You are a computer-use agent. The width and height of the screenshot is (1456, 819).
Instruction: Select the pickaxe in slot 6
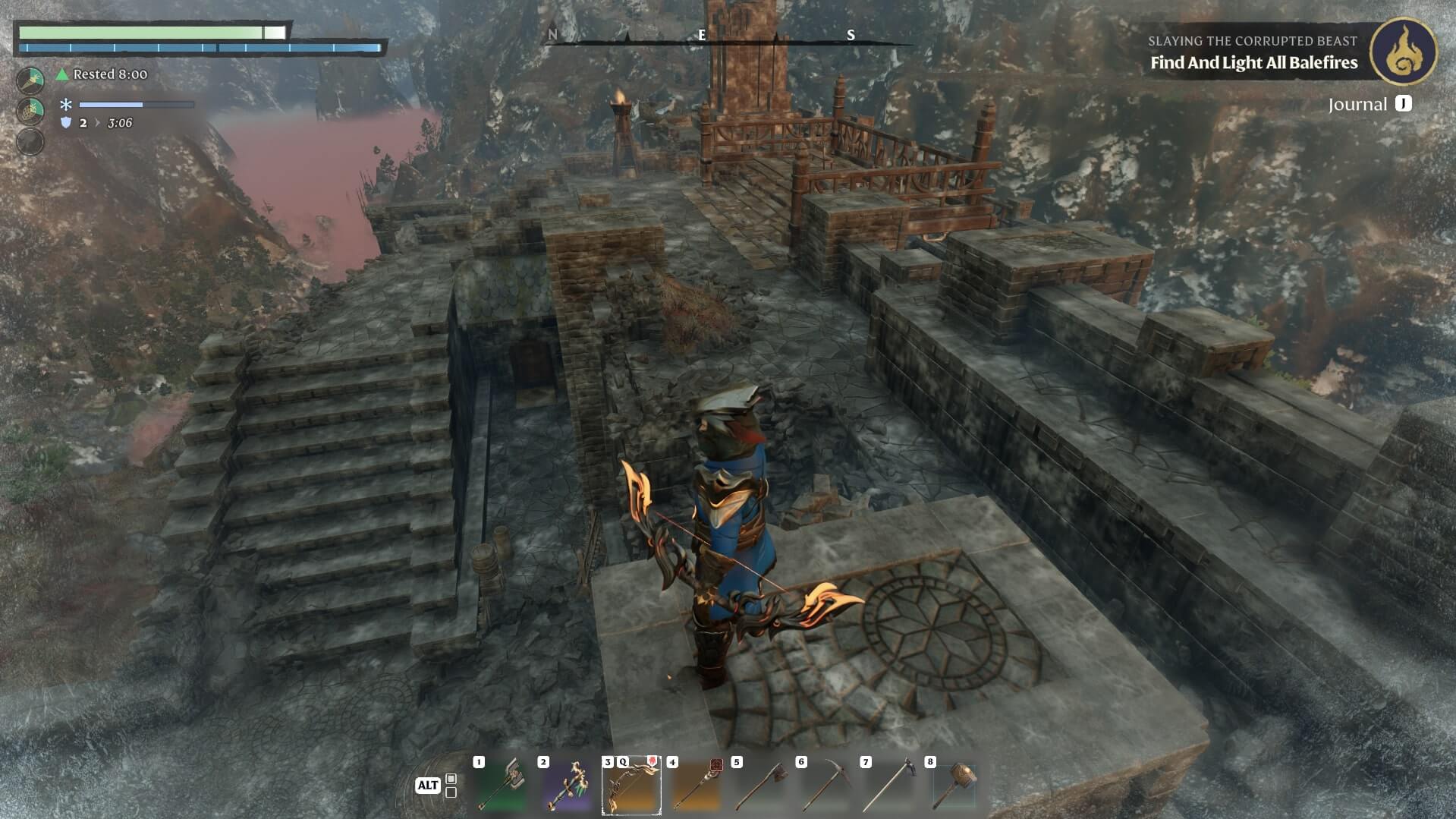coord(825,786)
